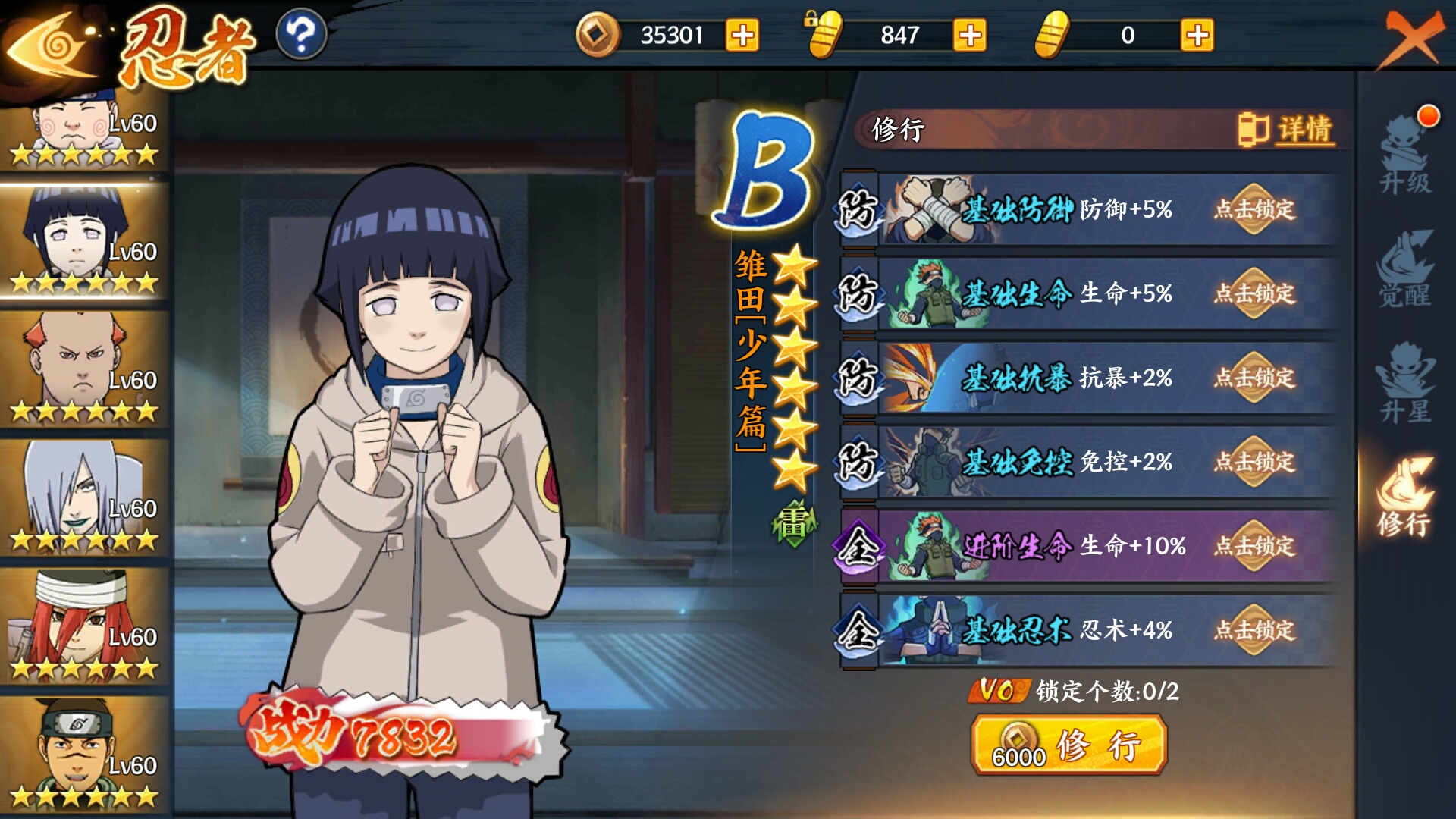1456x819 pixels.
Task: Select the red-haired ninja with bandaged head
Action: [x=83, y=626]
